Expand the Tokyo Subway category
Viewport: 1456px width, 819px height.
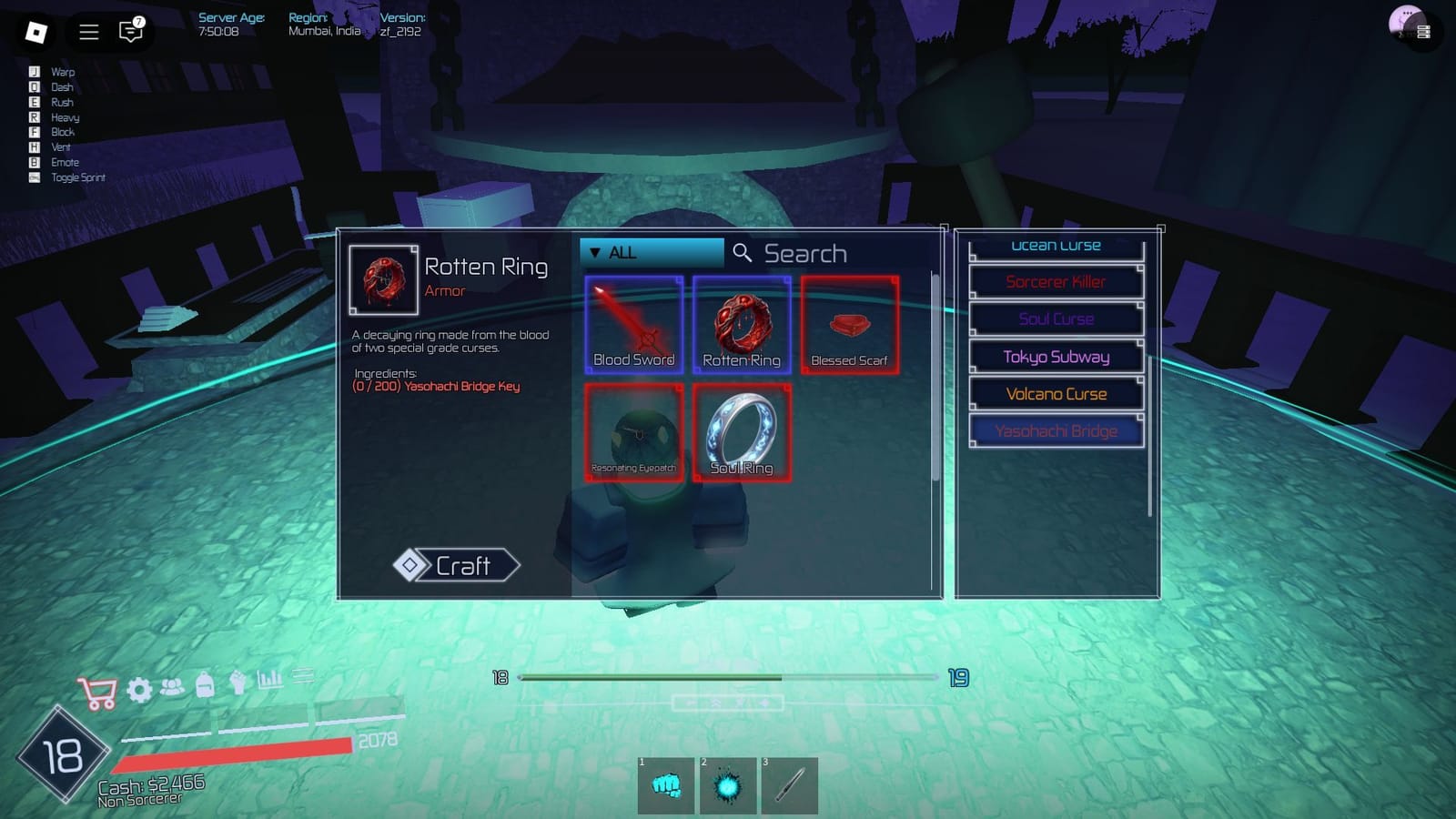1056,357
